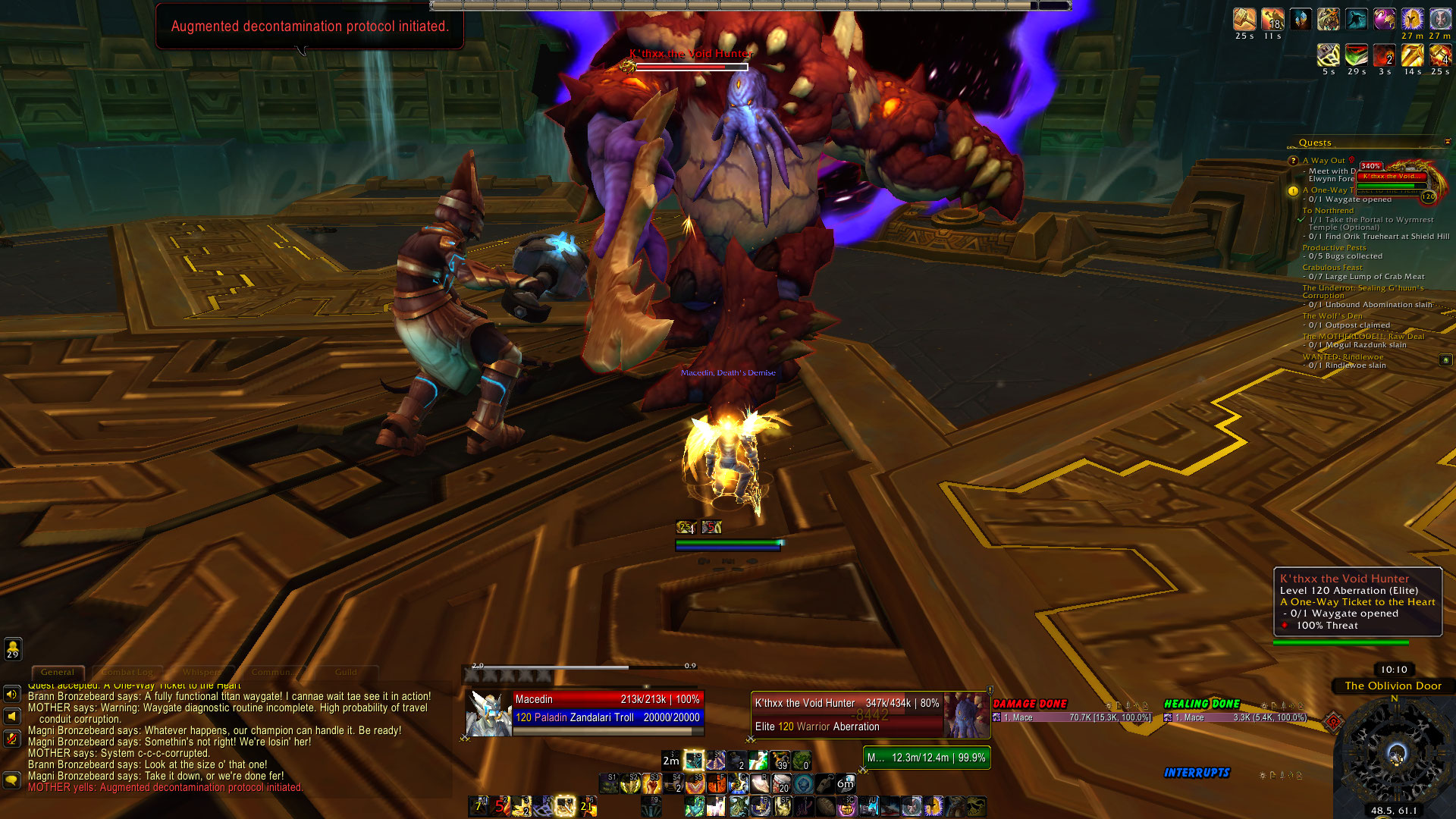Open the chat speech bubble menu button
The width and height of the screenshot is (1456, 819).
12,780
